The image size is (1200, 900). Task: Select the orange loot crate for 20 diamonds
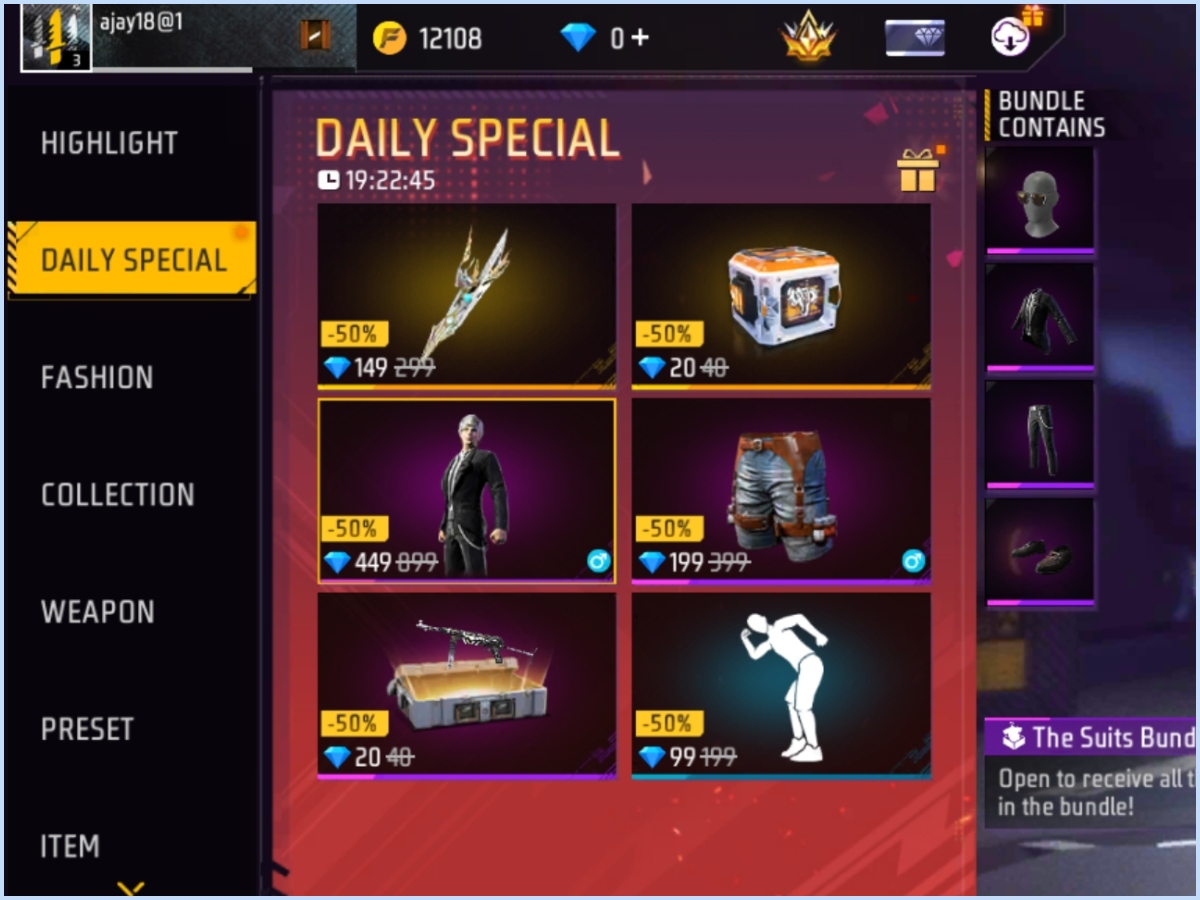pos(781,295)
